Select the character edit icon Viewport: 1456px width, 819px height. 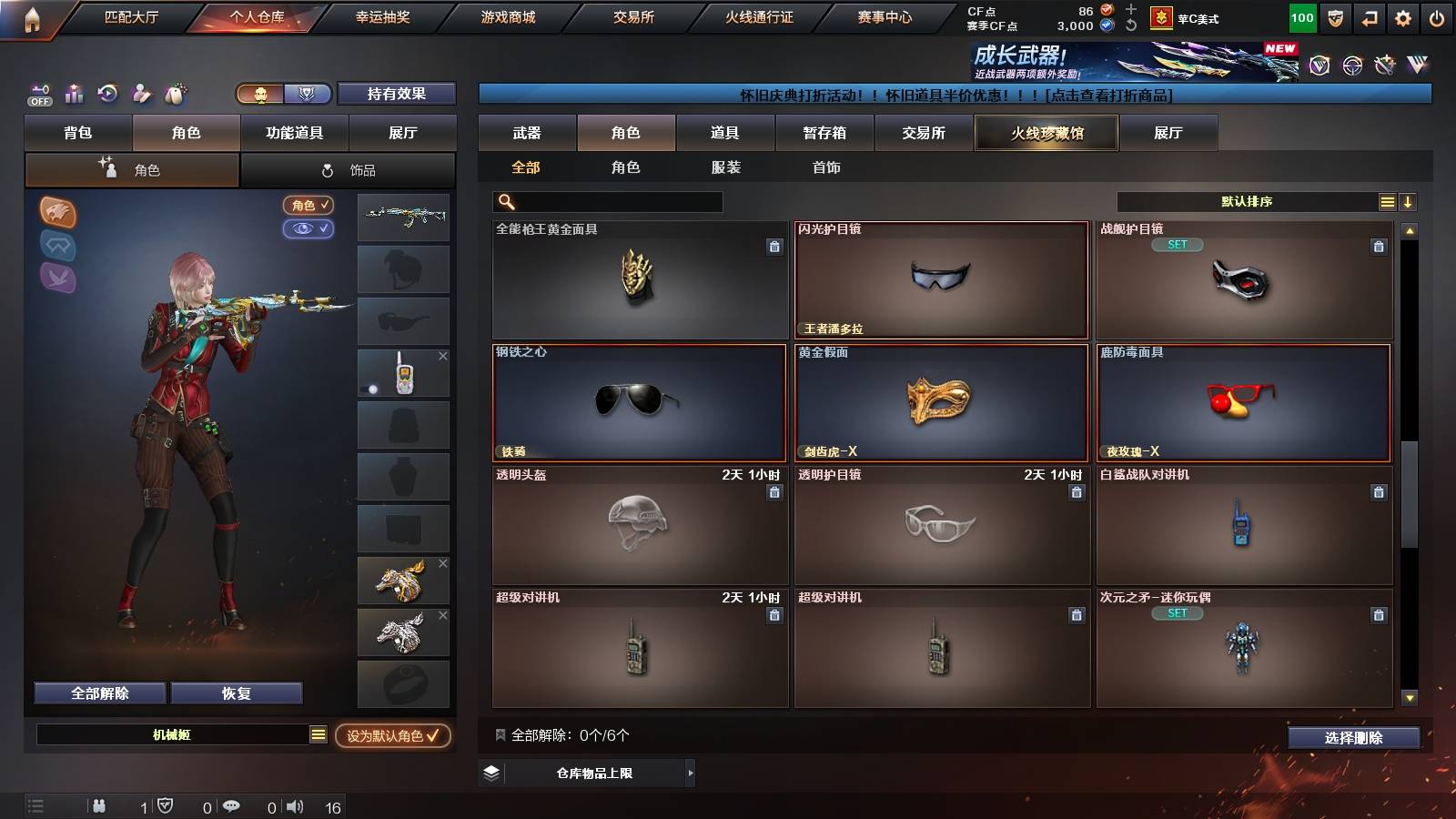click(x=141, y=94)
